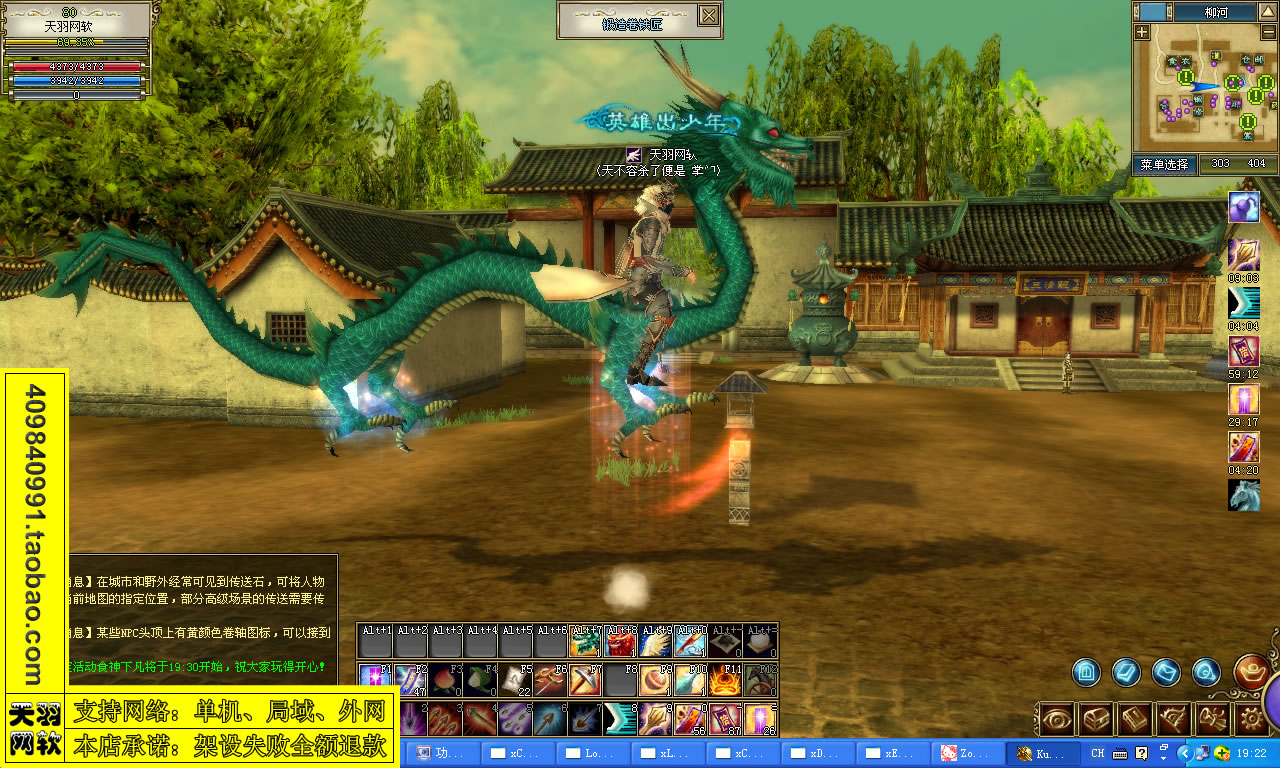Viewport: 1280px width, 768px height.
Task: Open the book journal button
Action: coord(1135,718)
